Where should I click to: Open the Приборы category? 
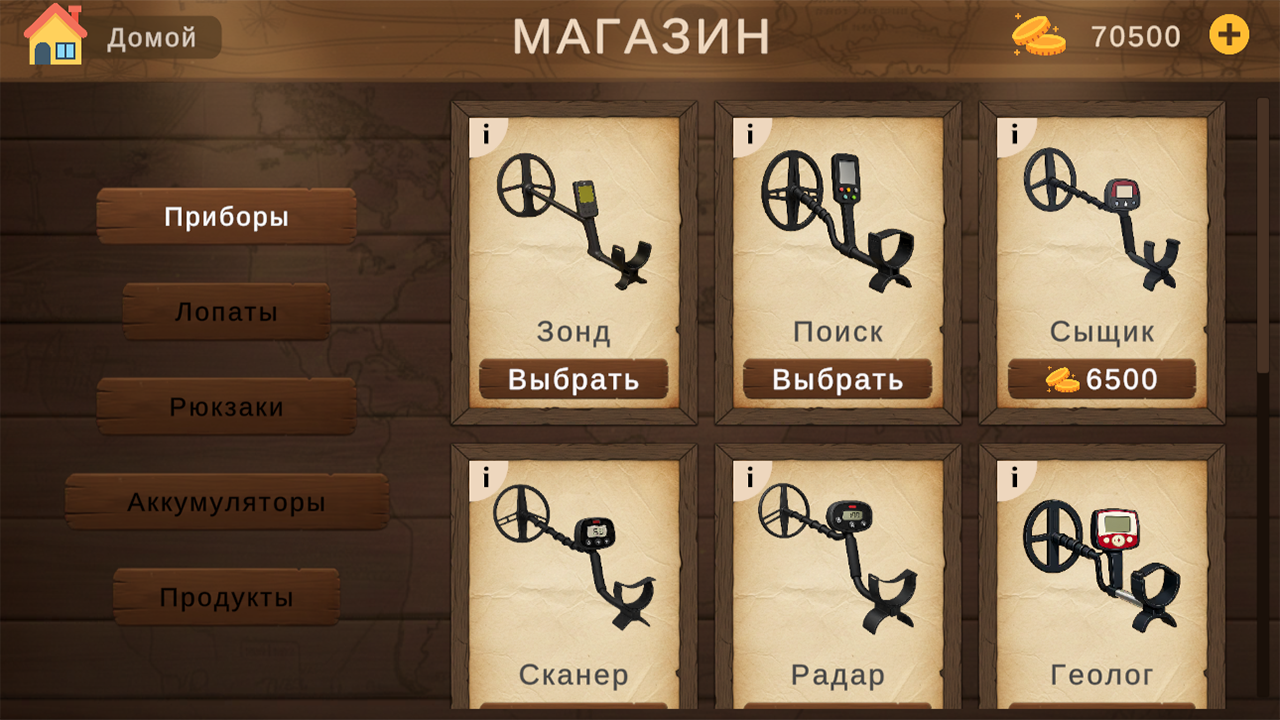[x=225, y=216]
